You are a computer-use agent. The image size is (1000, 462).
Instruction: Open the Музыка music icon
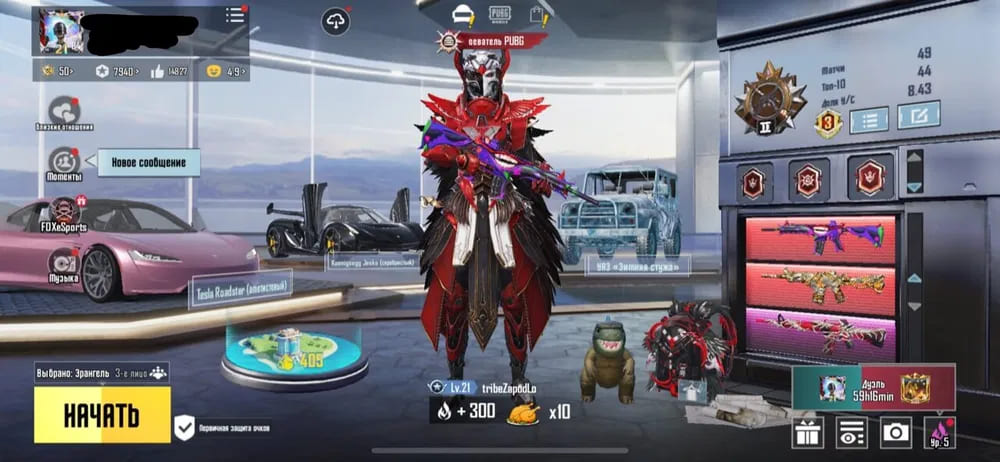(x=64, y=264)
